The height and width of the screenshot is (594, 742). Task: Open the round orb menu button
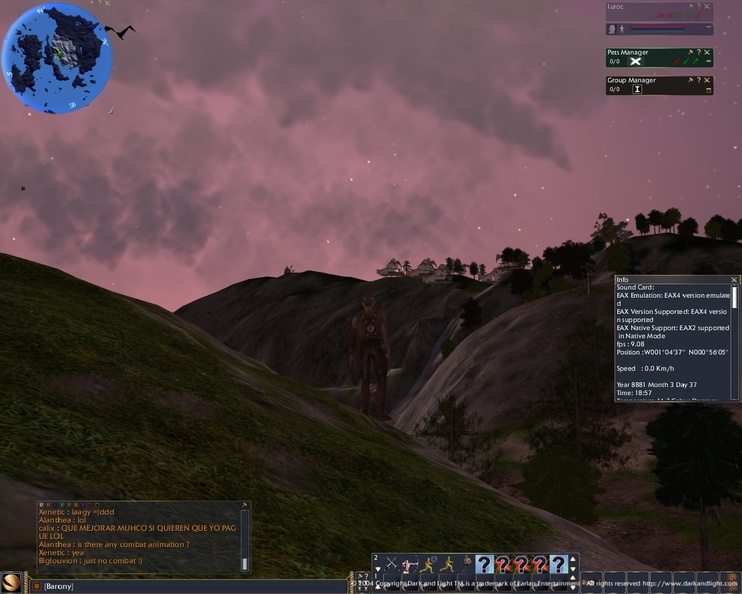click(11, 583)
